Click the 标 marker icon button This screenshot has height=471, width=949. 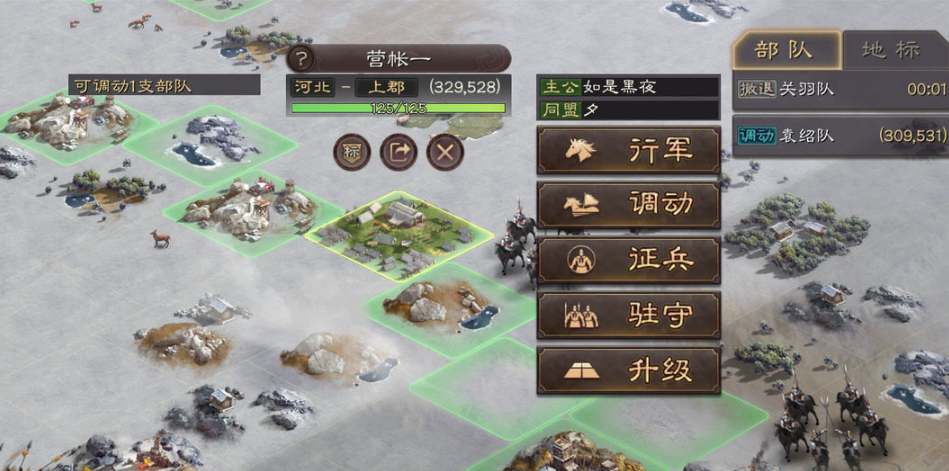pos(352,152)
